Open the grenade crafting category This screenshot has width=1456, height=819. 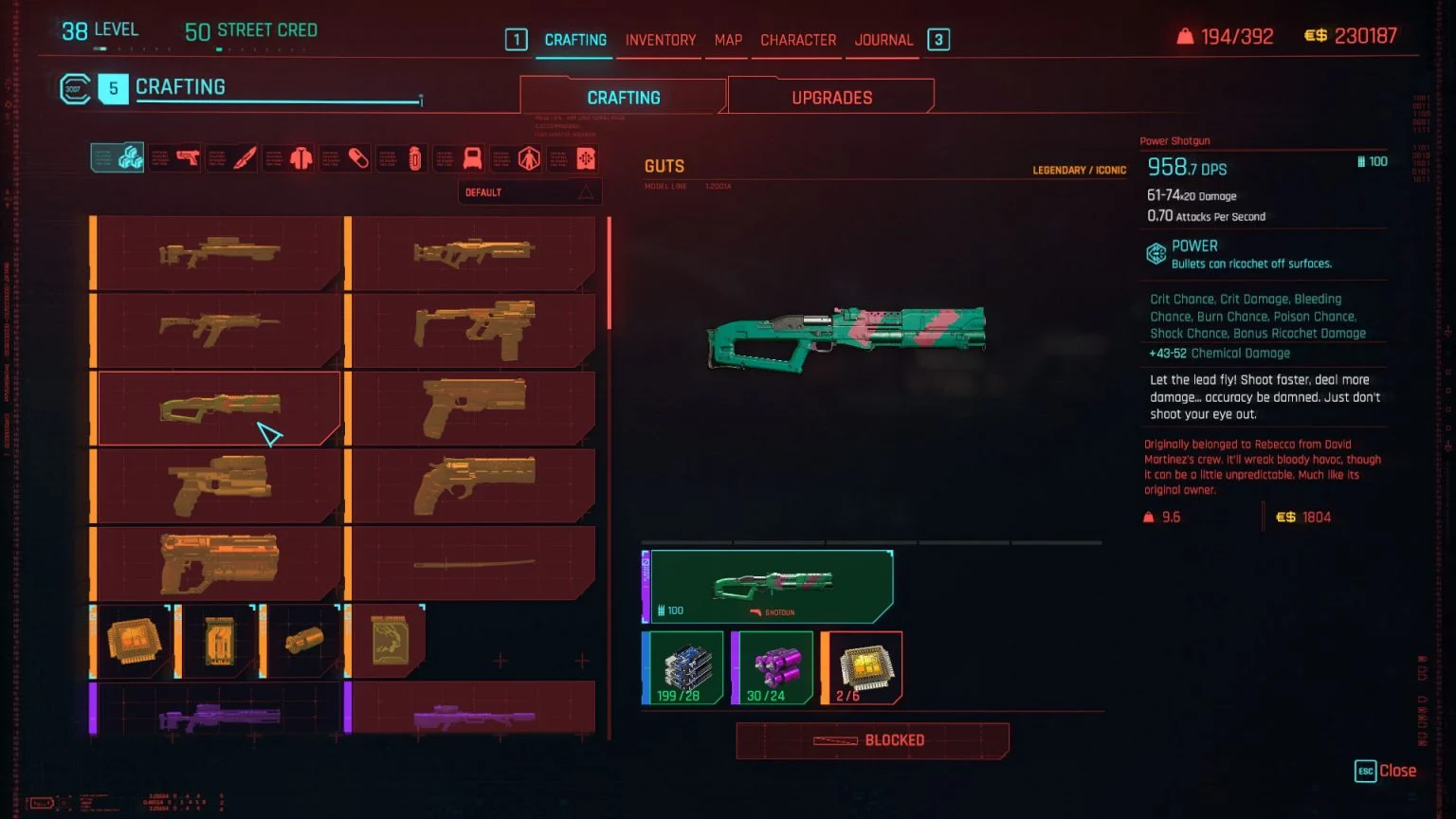(414, 158)
